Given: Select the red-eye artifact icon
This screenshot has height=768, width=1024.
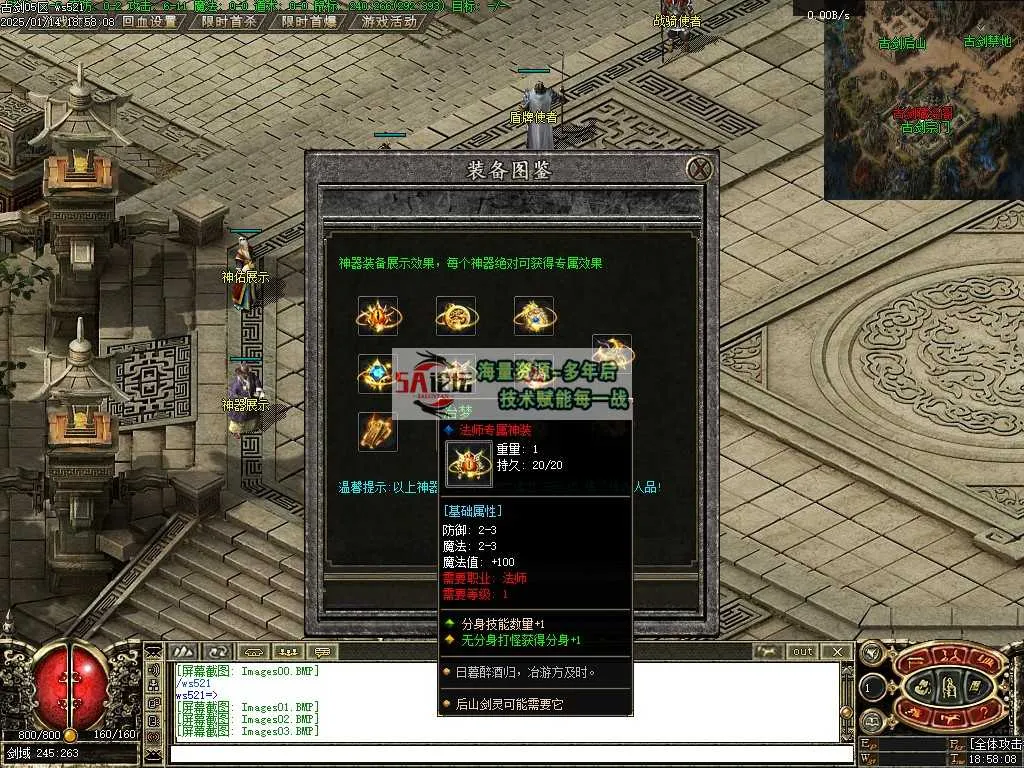Looking at the screenshot, I should tap(378, 316).
